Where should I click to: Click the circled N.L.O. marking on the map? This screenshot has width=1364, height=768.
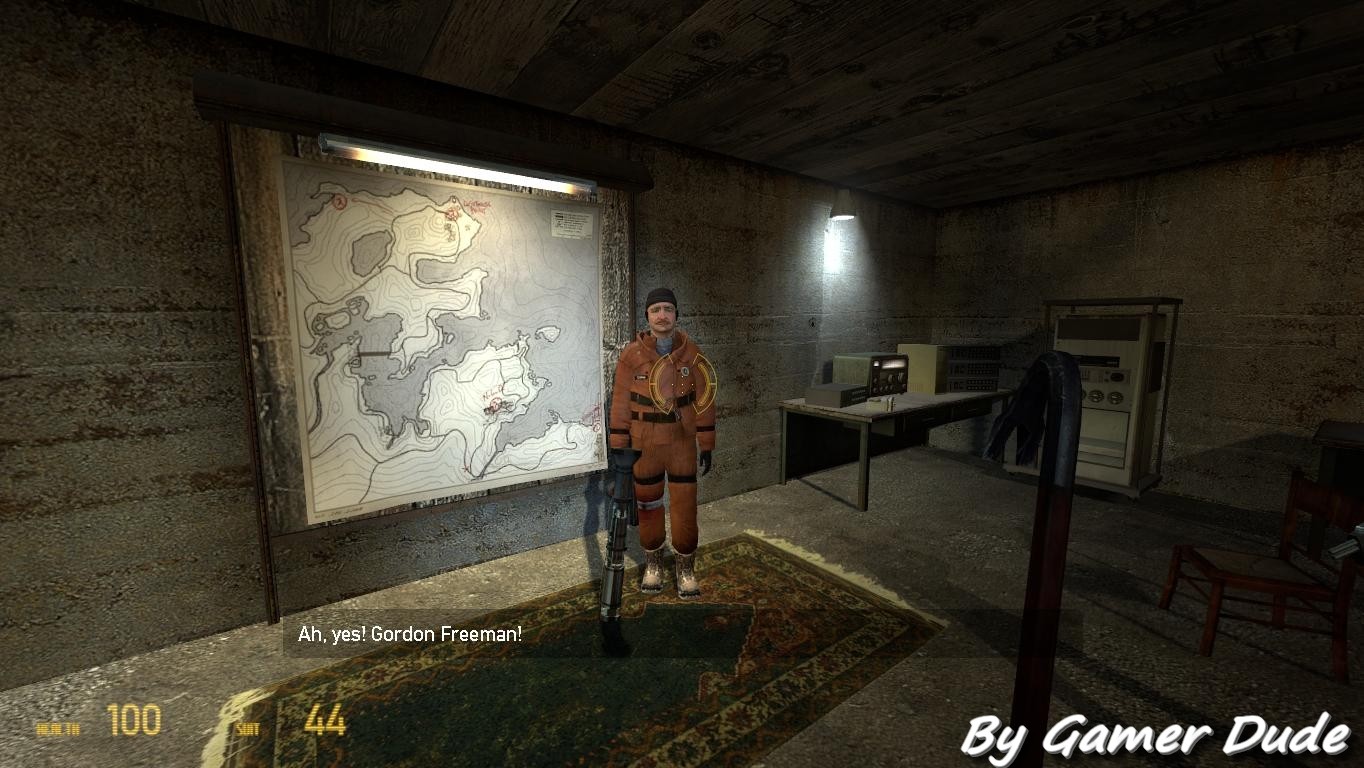point(495,406)
